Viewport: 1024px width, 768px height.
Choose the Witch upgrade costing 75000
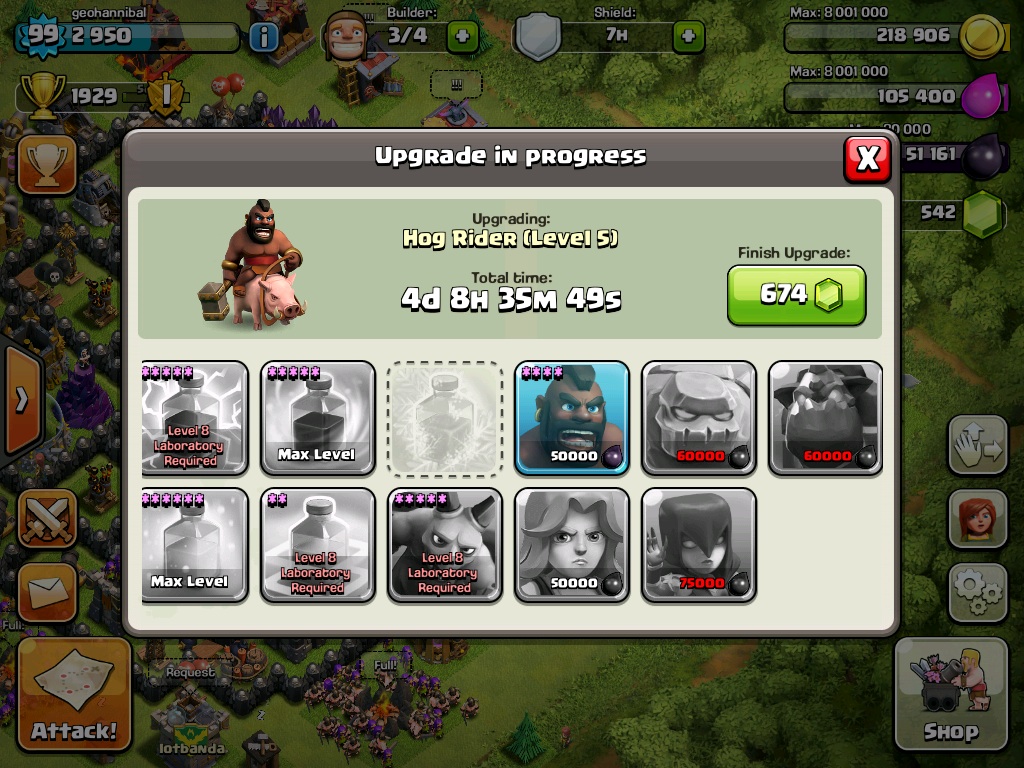click(699, 545)
